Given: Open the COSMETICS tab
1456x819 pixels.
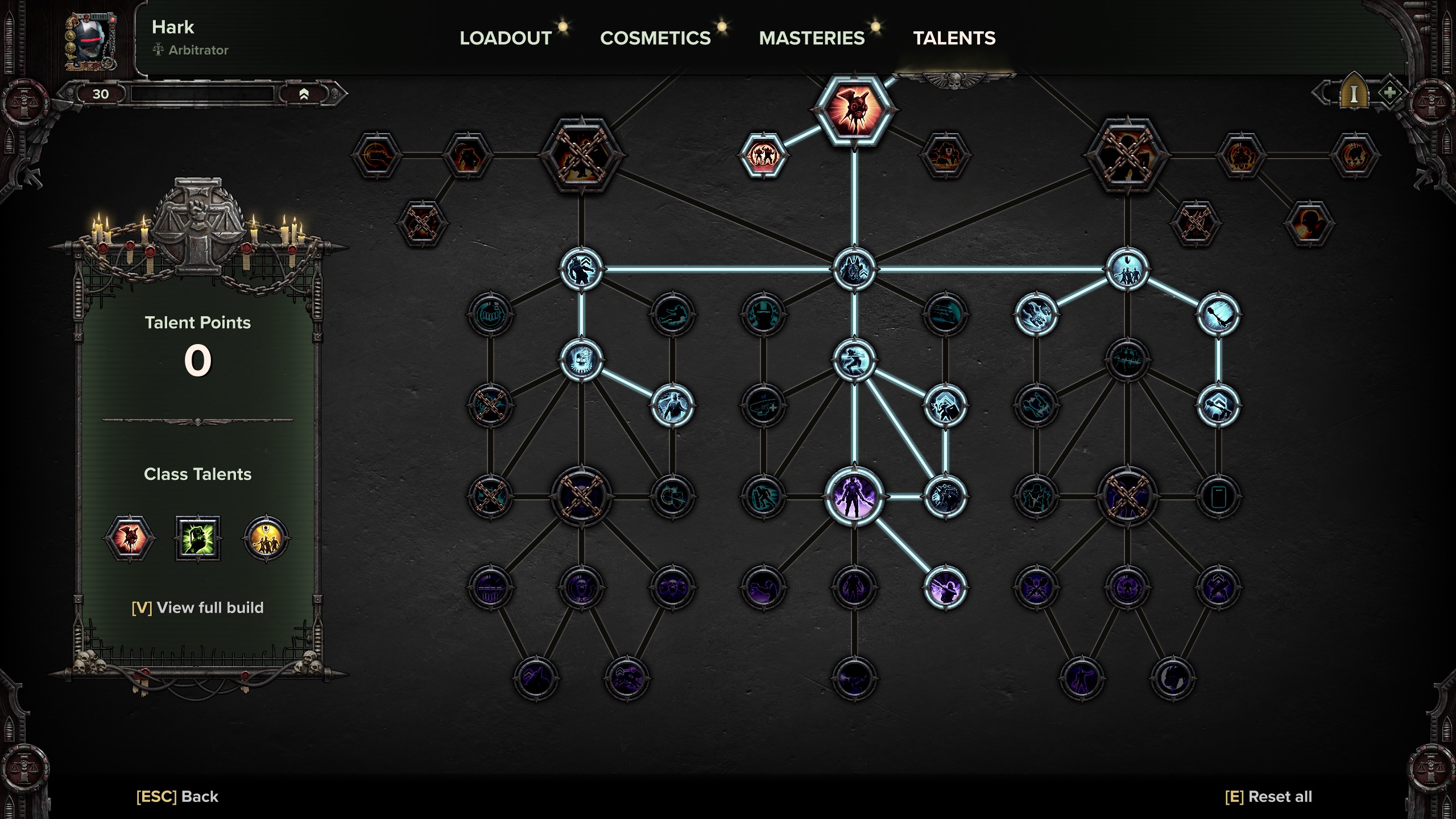Looking at the screenshot, I should [x=655, y=38].
